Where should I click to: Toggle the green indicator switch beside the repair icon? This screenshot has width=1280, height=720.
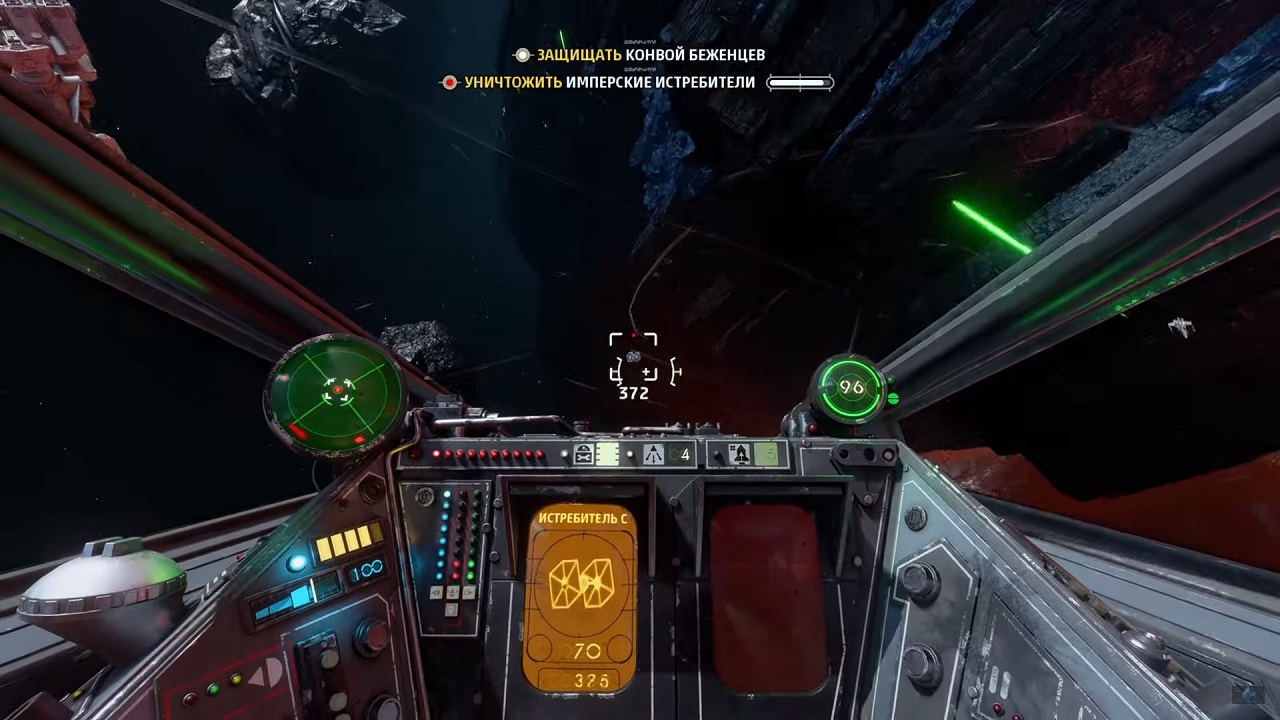point(607,454)
